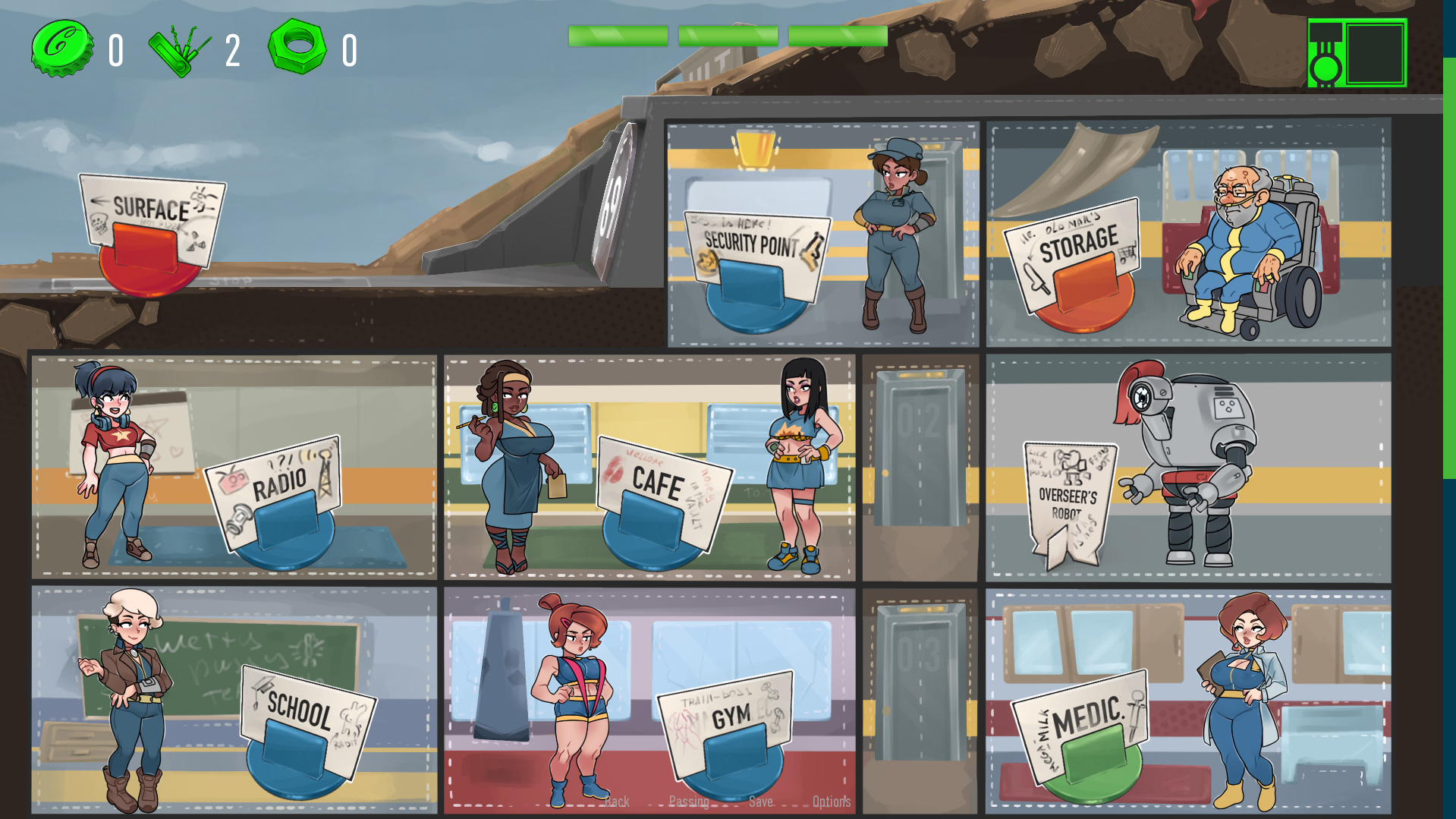Screen dimensions: 1456x819
Task: Open the Passing menu option
Action: [689, 802]
